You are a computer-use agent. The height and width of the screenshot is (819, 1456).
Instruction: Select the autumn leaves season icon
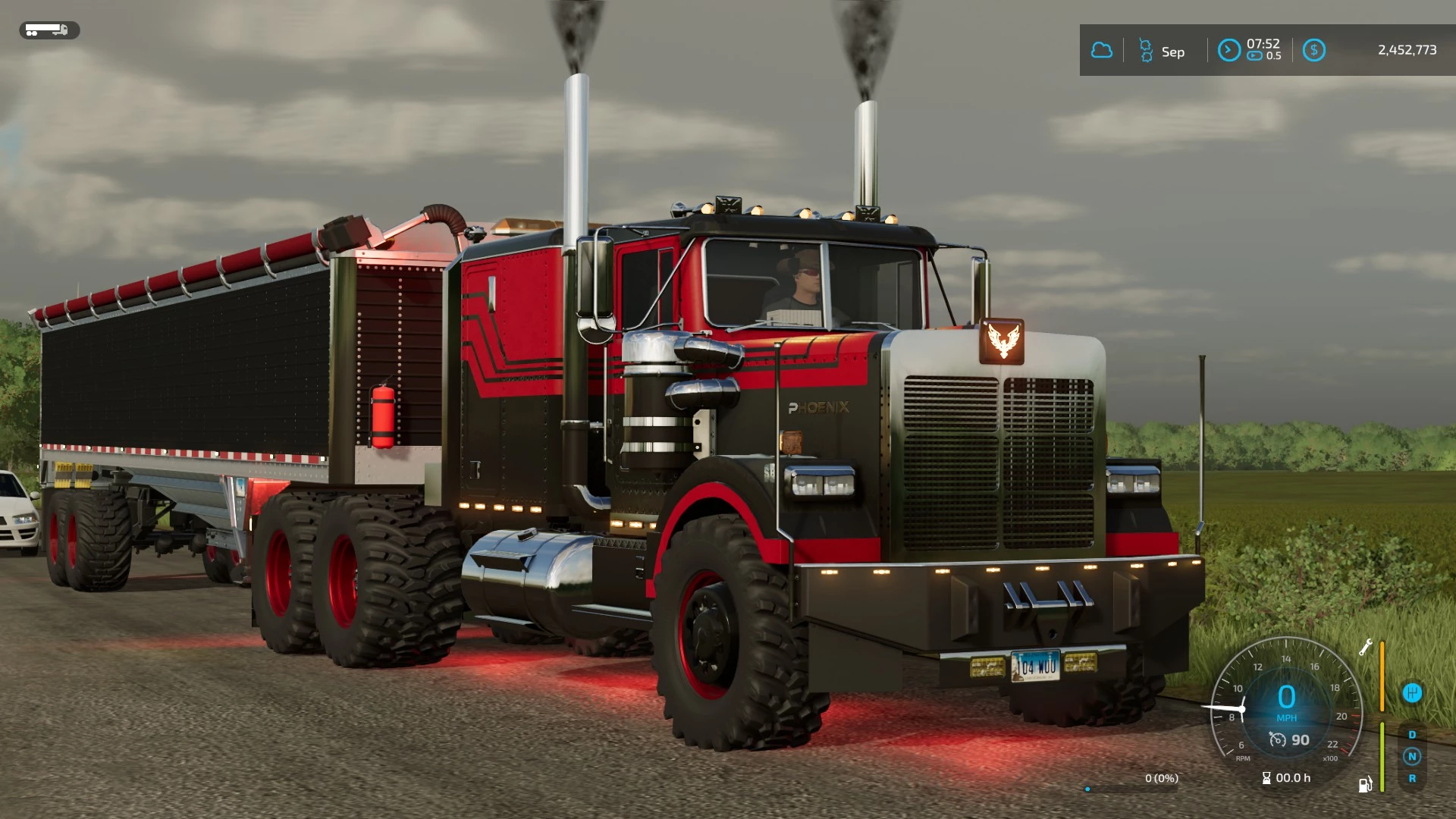pyautogui.click(x=1146, y=50)
